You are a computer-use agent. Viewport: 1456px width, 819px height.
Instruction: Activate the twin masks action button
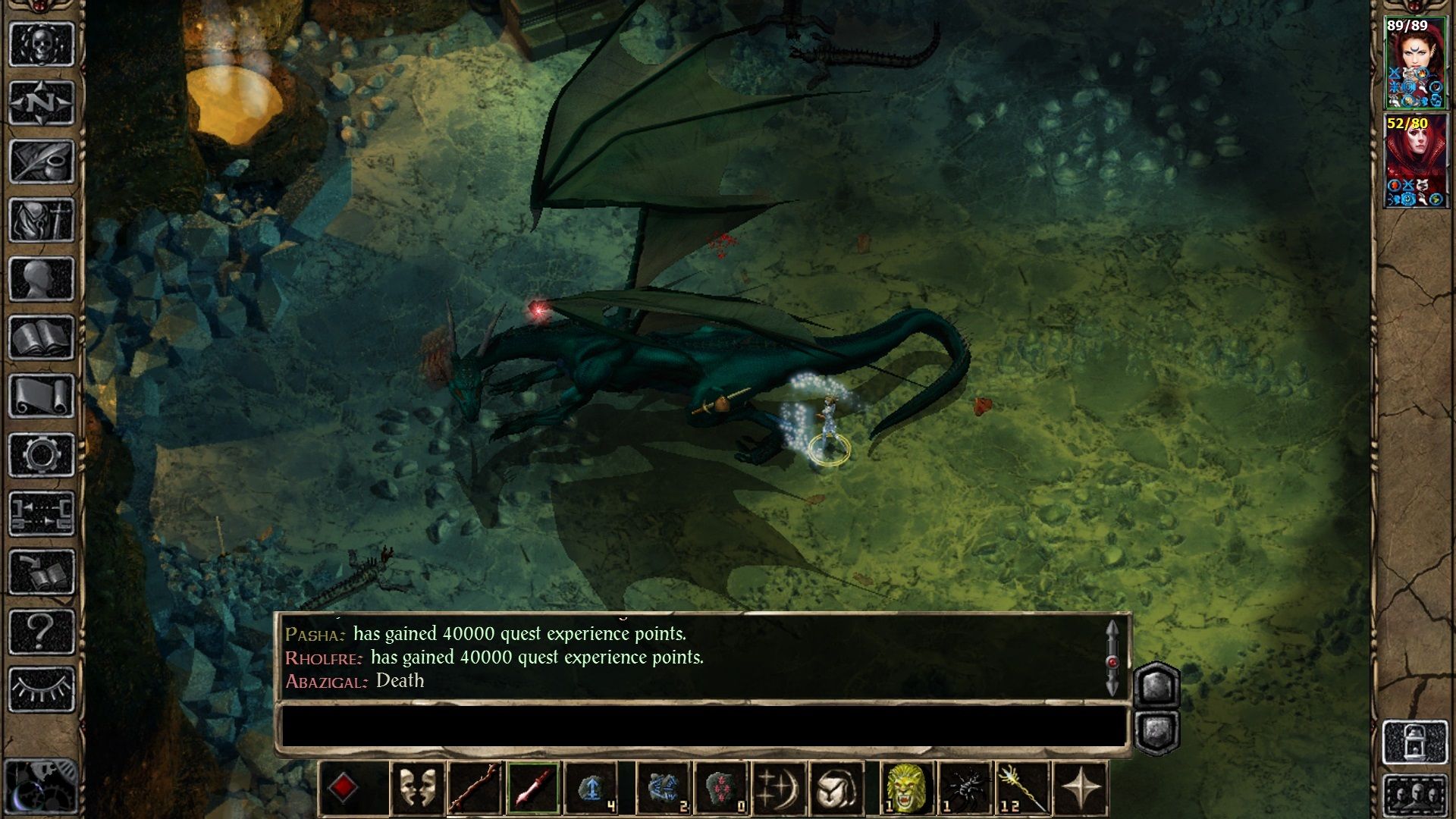point(417,789)
